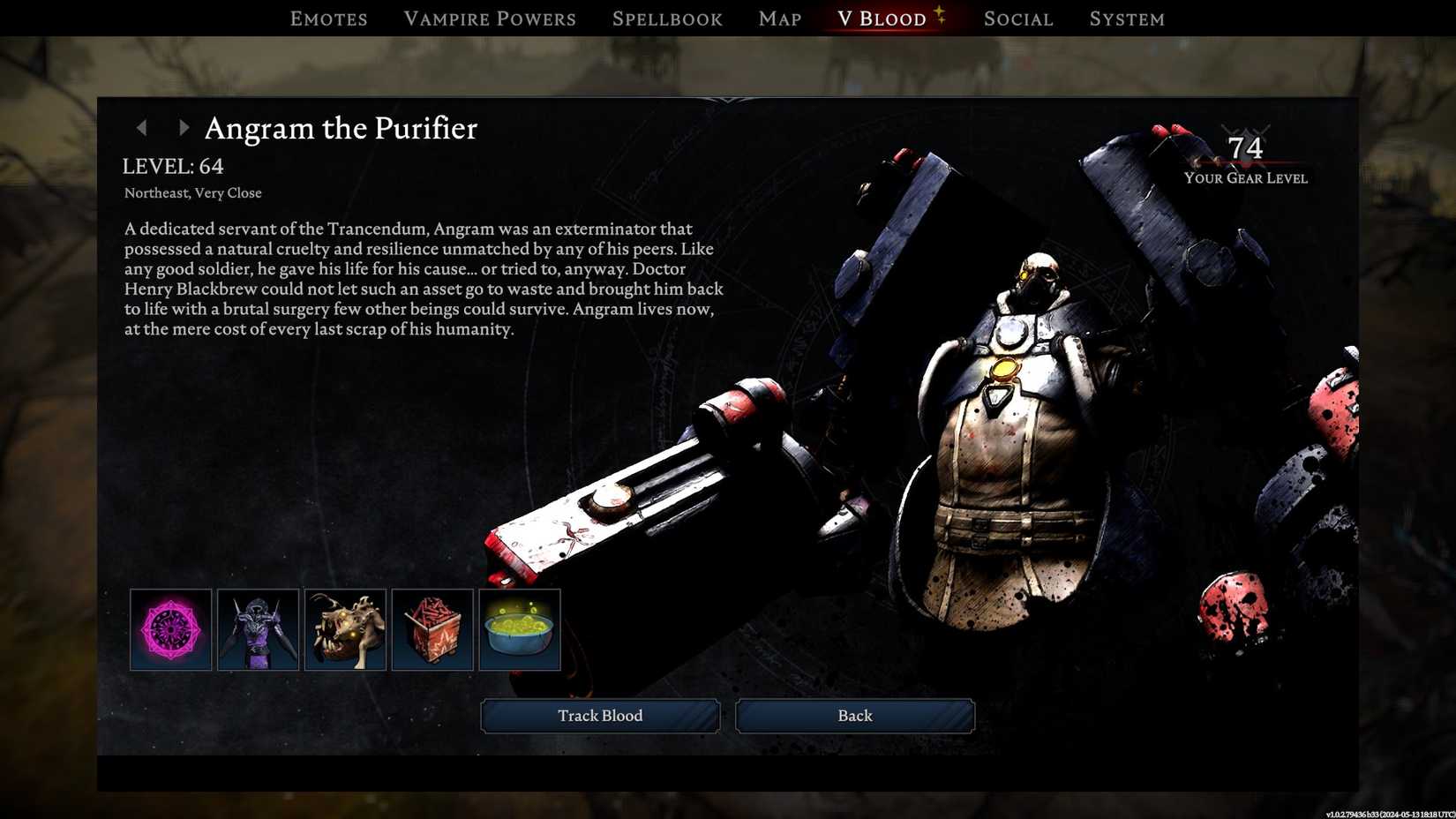
Task: Open the soup cauldron recipe reward icon
Action: click(x=520, y=628)
